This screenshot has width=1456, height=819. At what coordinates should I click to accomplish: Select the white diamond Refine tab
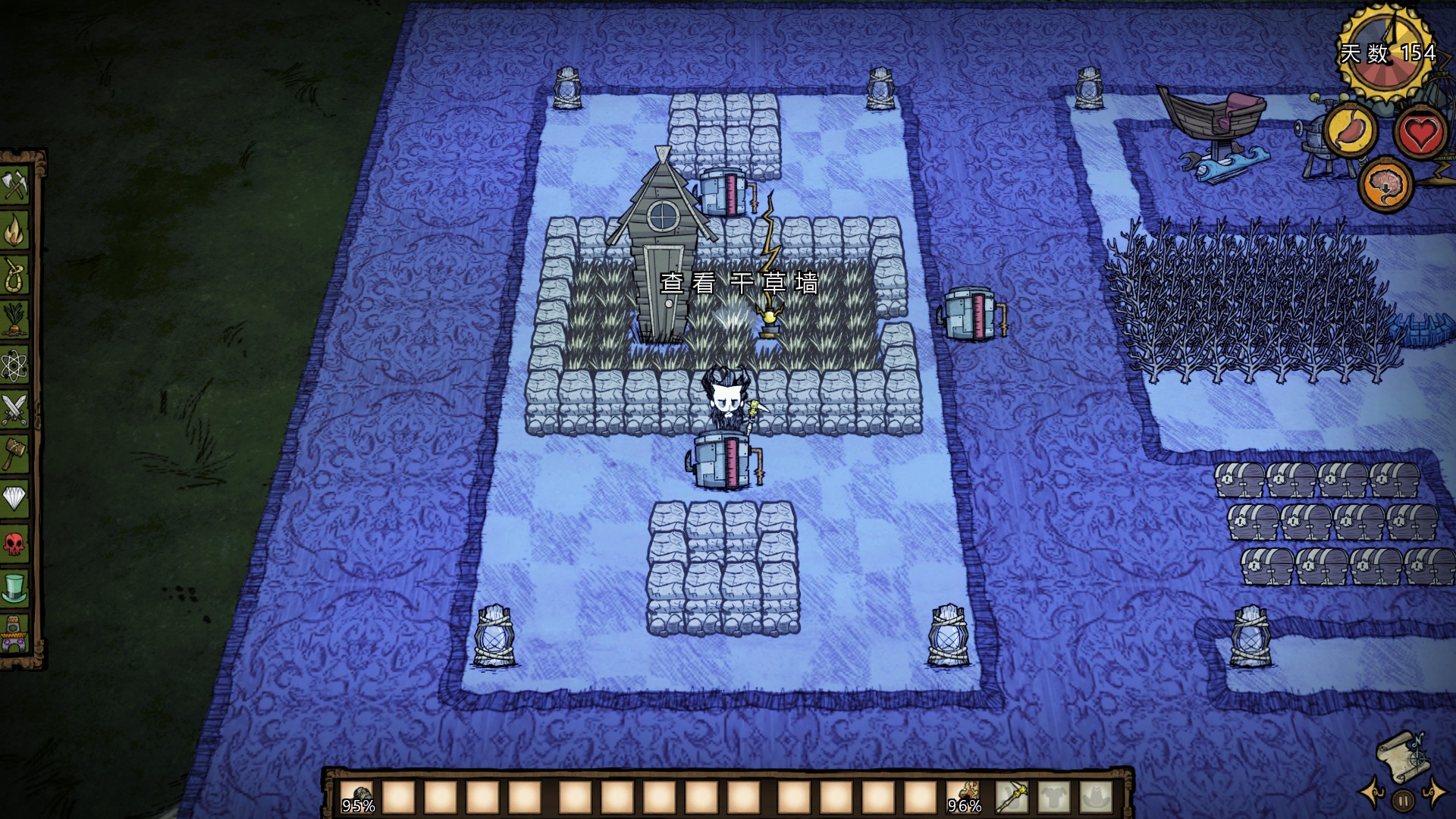pos(15,498)
